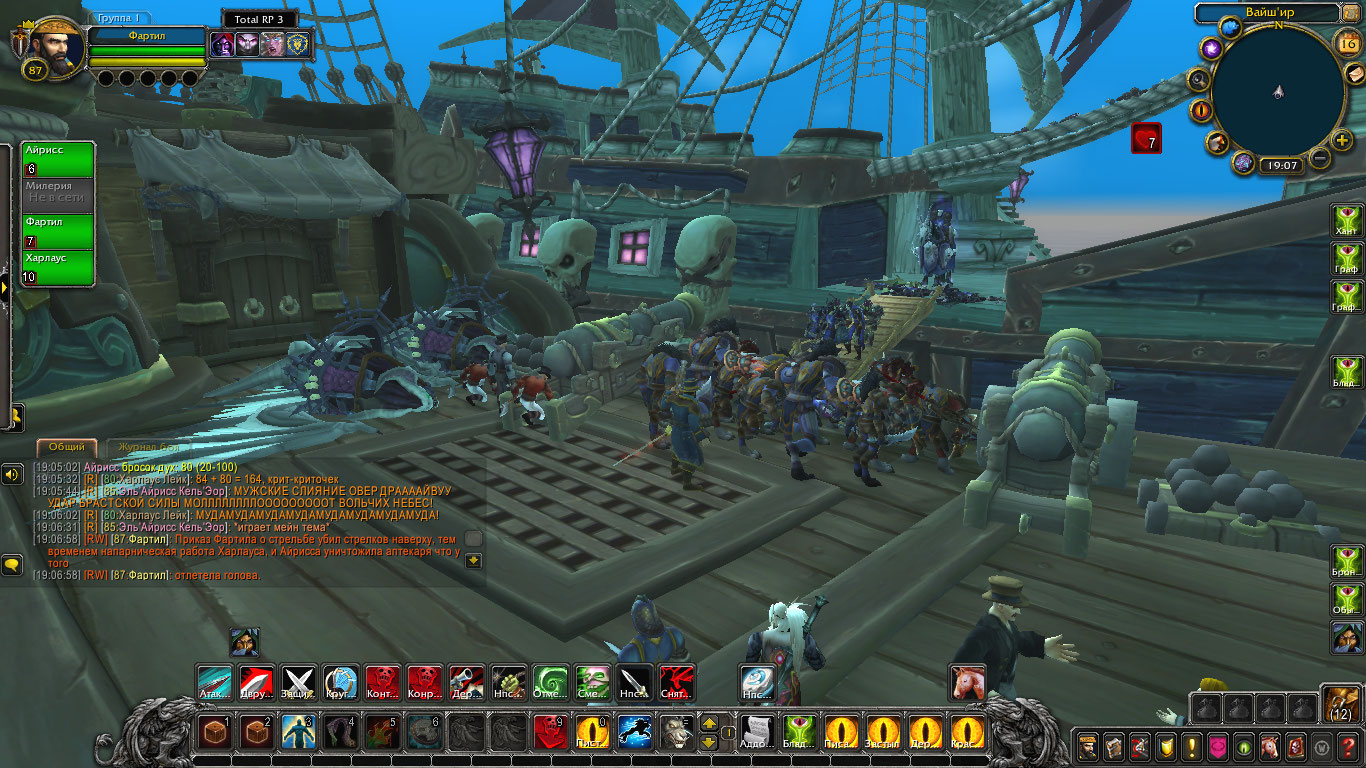This screenshot has width=1366, height=768.
Task: Use the Хант green eye macro button
Action: [1347, 219]
